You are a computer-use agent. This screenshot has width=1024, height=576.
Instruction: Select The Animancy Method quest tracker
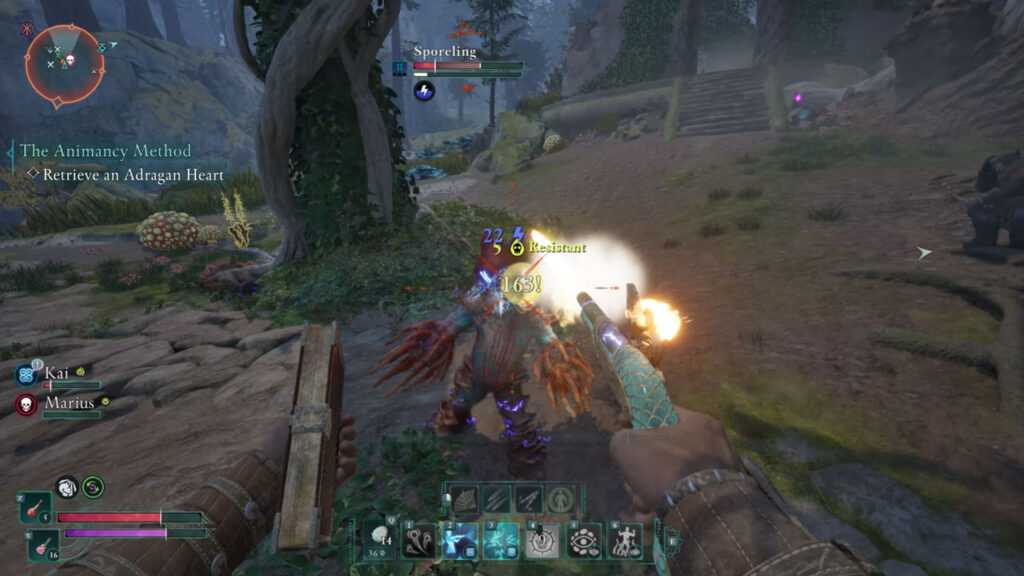105,151
